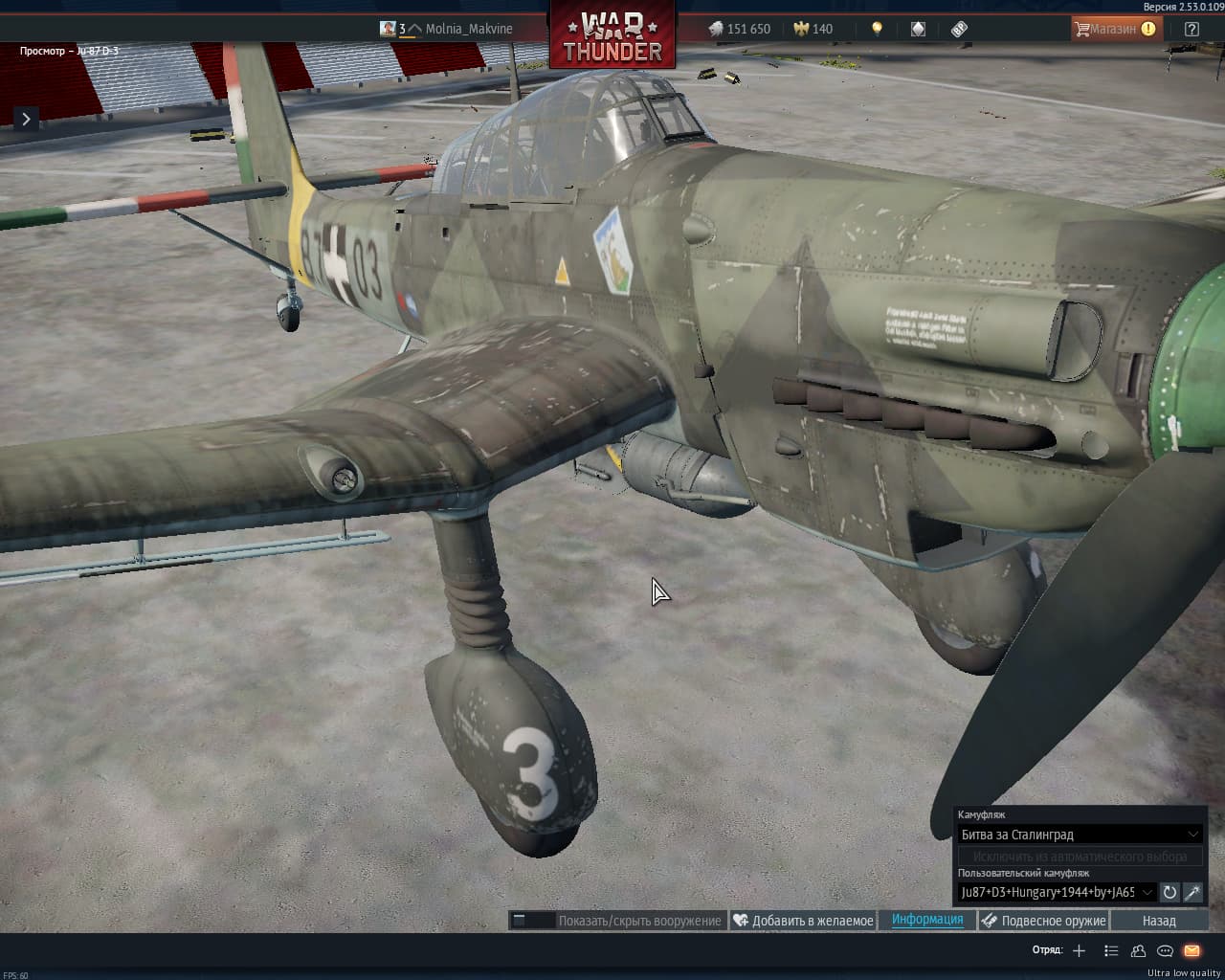Click Добавить в желаемое wishlist button
This screenshot has width=1225, height=980.
point(803,921)
